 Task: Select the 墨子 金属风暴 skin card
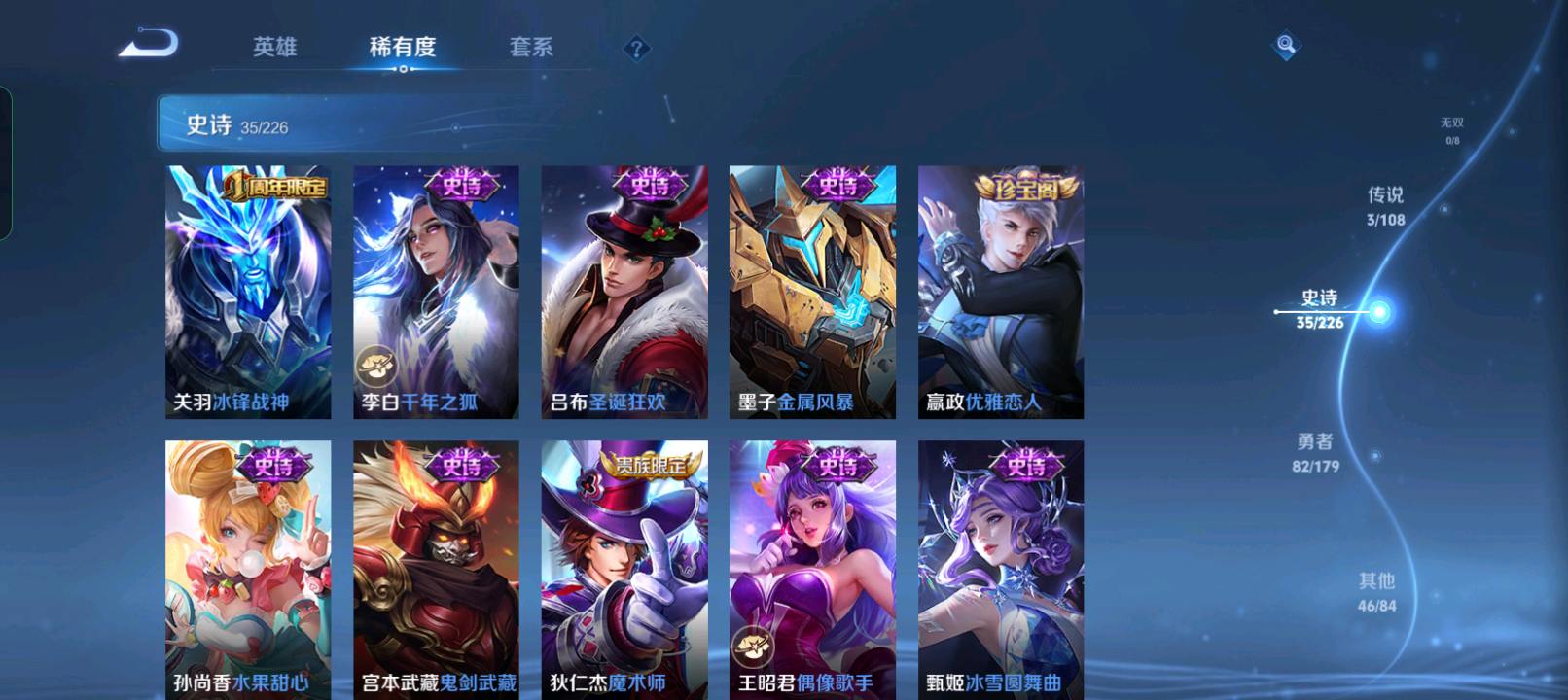pyautogui.click(x=812, y=292)
